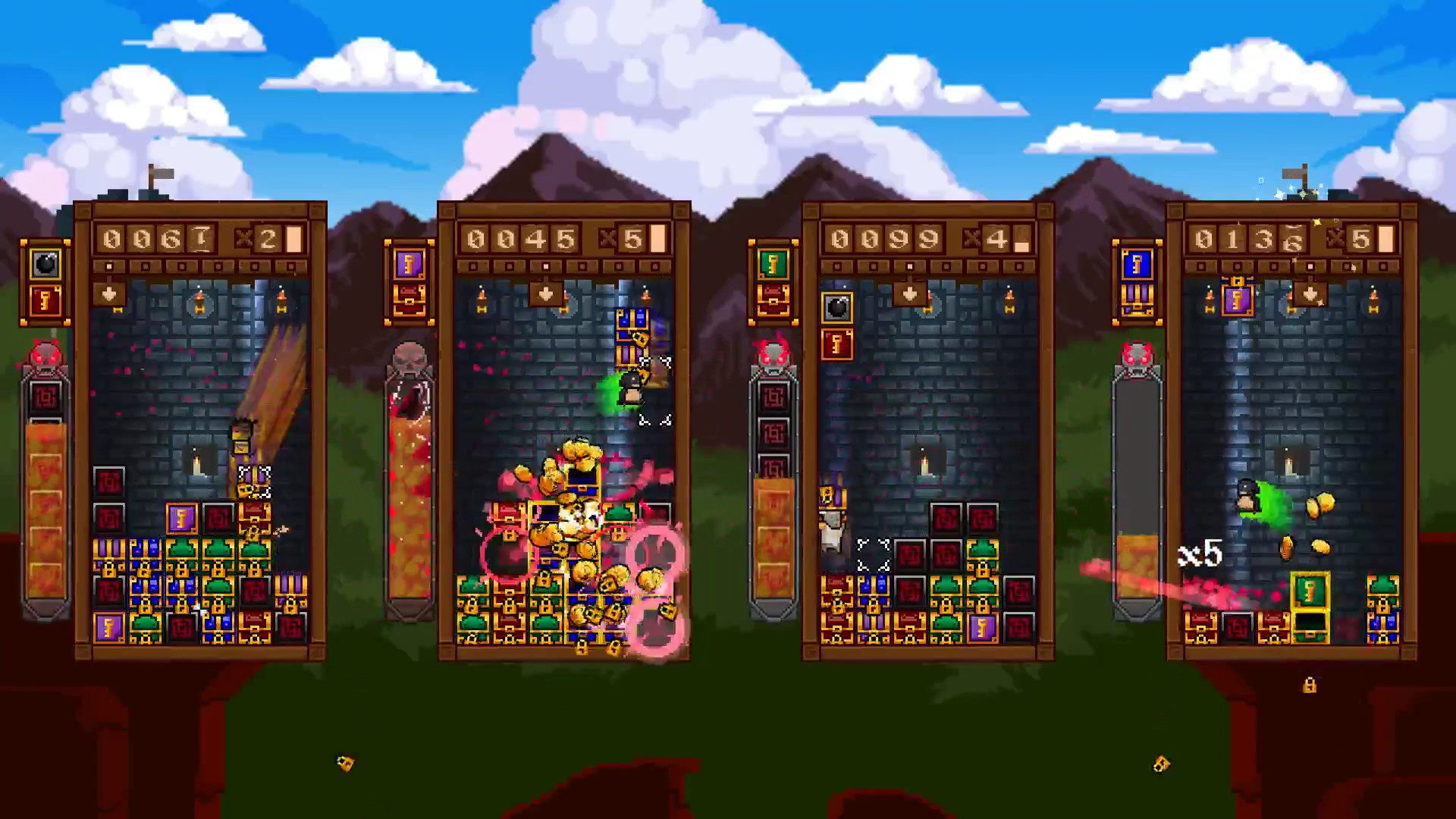Screen dimensions: 1456x819
Task: Select the blue key next-piece preview
Action: click(1137, 265)
